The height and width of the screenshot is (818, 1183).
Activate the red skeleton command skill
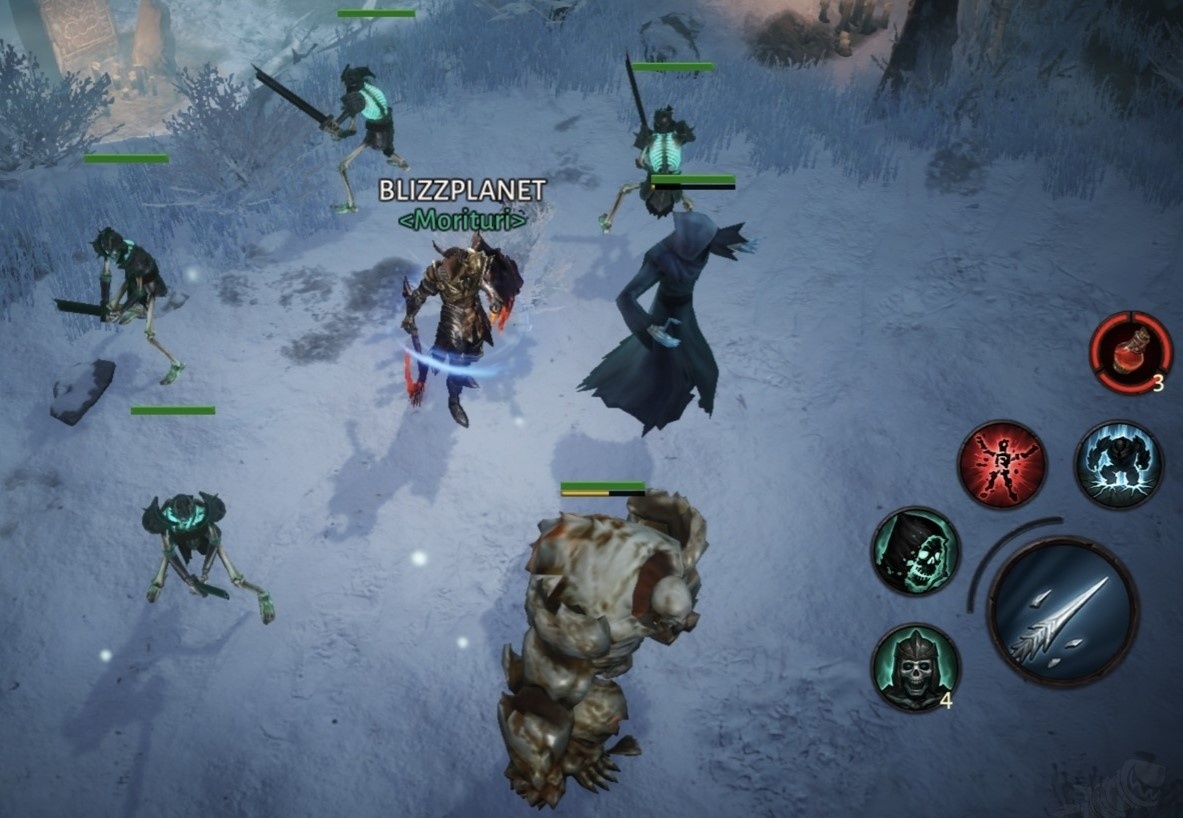(1001, 464)
